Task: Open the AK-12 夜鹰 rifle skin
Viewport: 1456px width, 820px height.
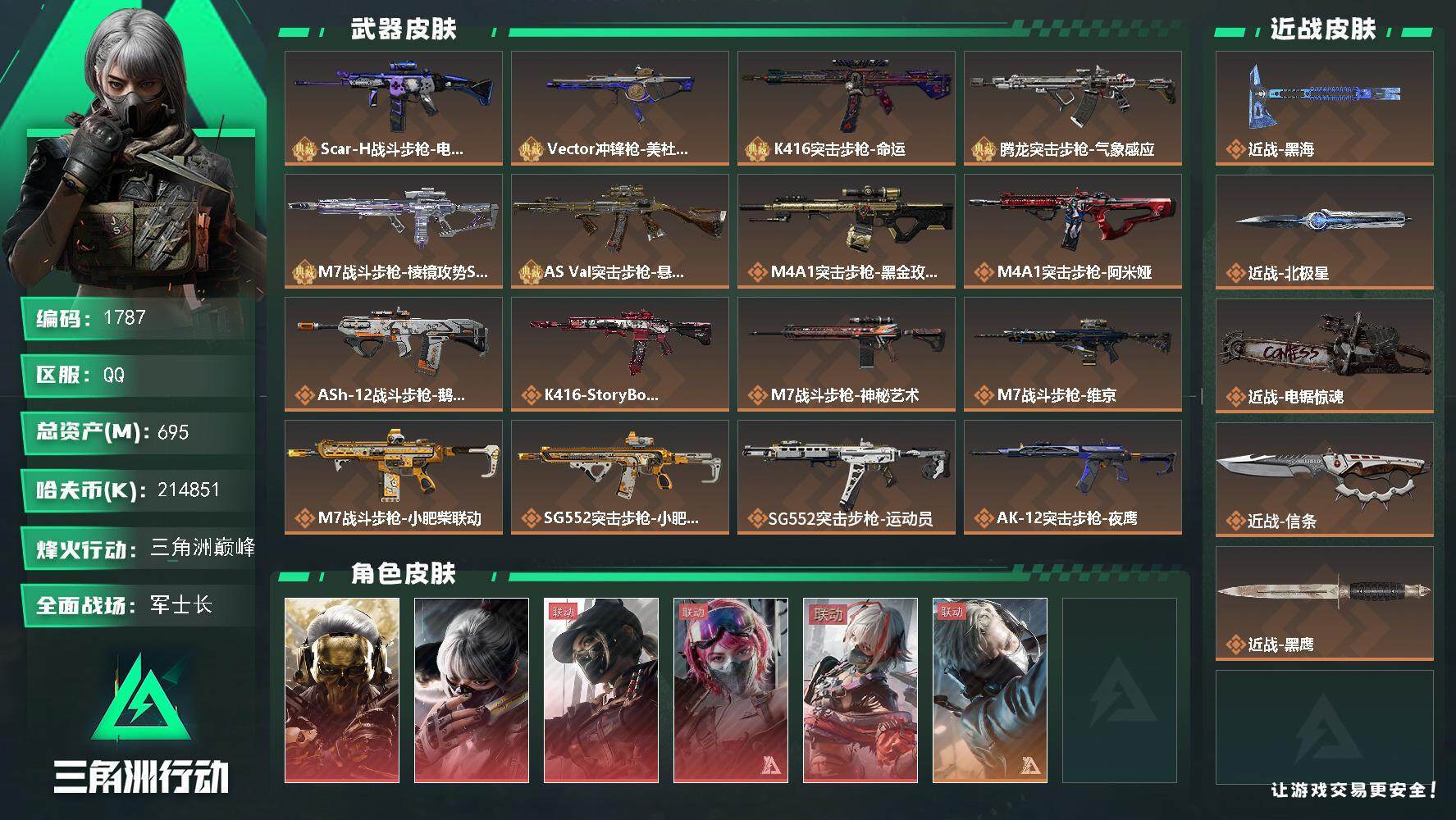Action: click(x=1072, y=476)
